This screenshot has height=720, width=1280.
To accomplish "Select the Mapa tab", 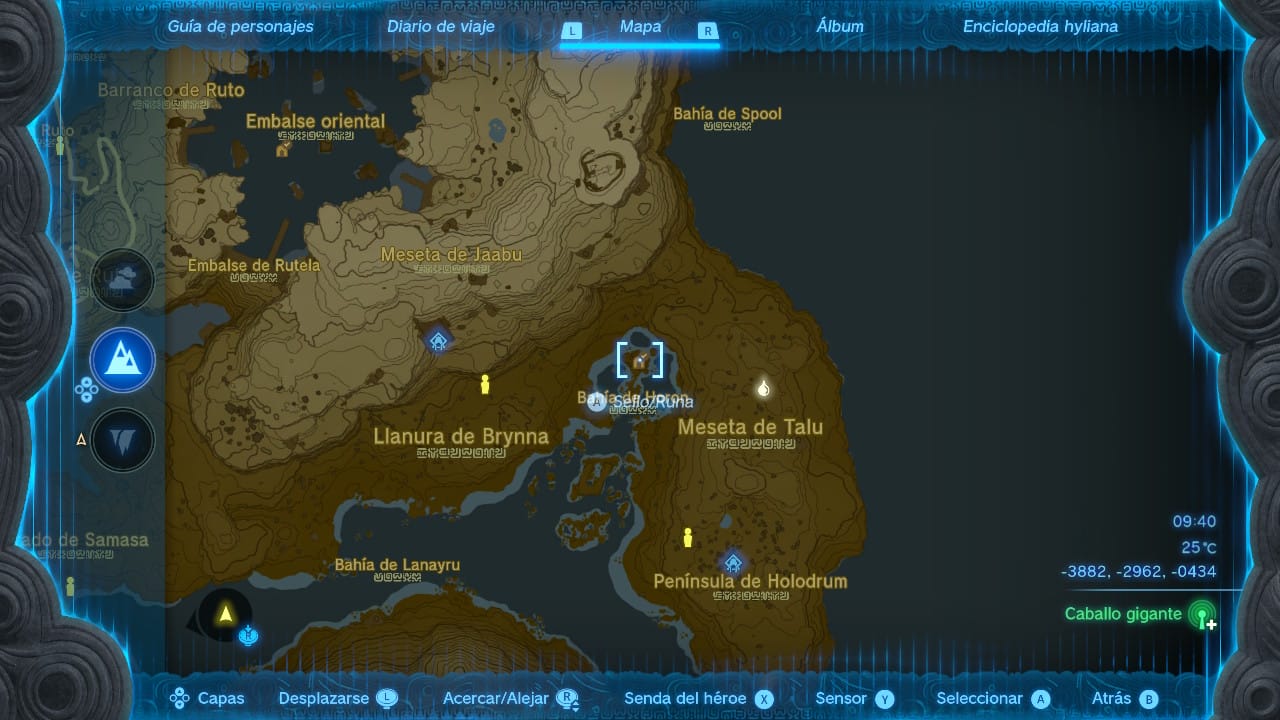I will tap(640, 27).
